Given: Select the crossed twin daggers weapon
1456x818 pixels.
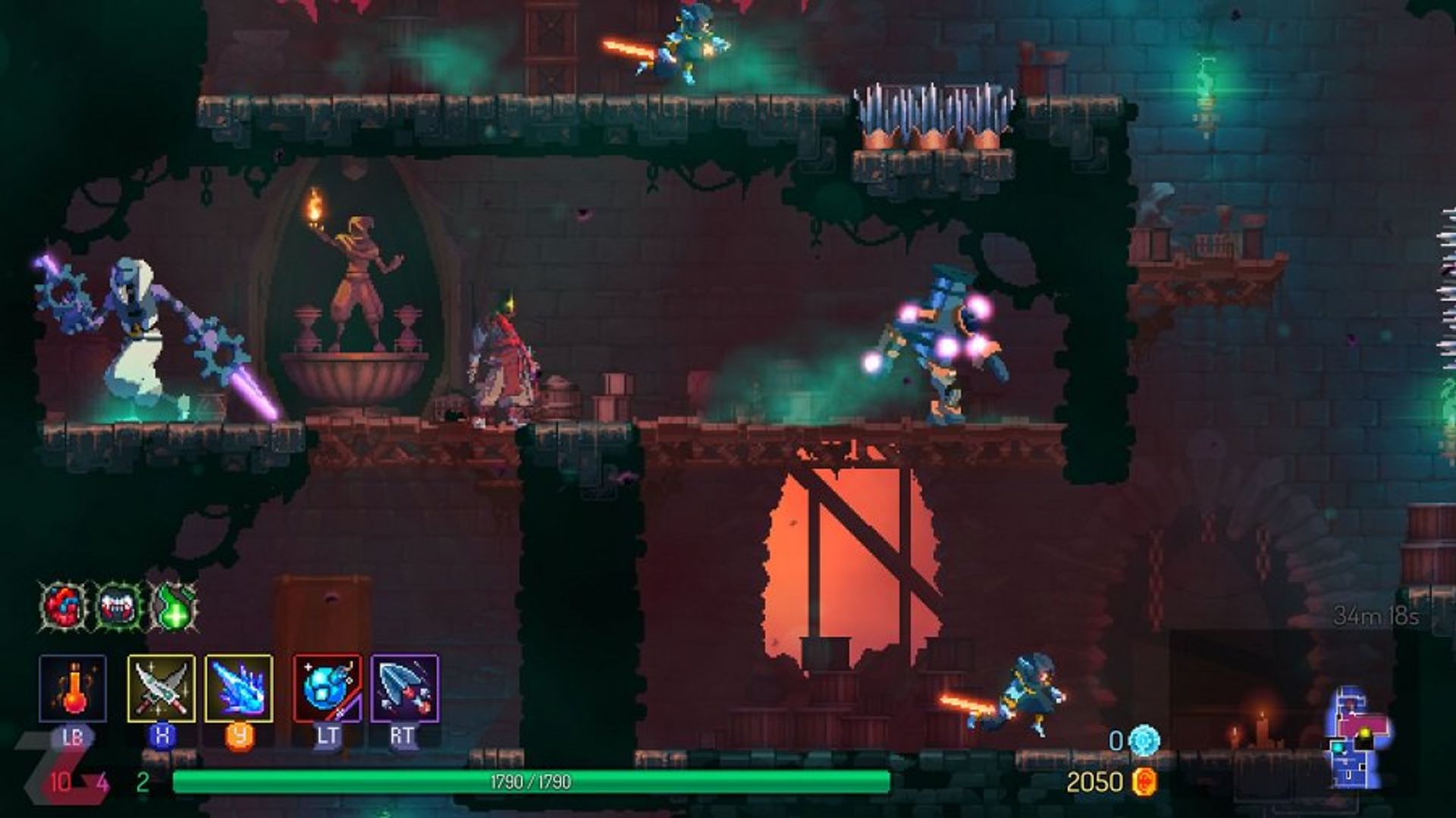Looking at the screenshot, I should coord(161,688).
